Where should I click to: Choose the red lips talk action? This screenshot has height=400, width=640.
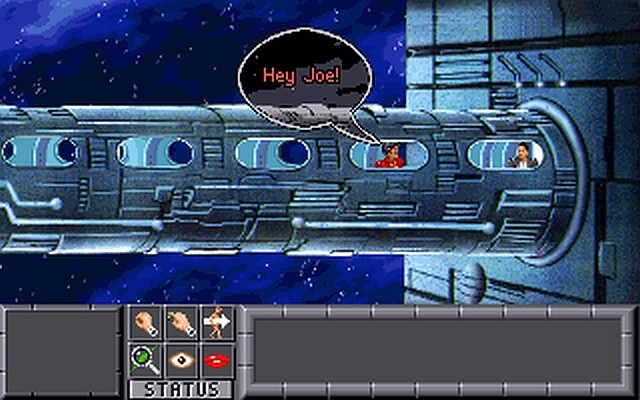pyautogui.click(x=215, y=358)
